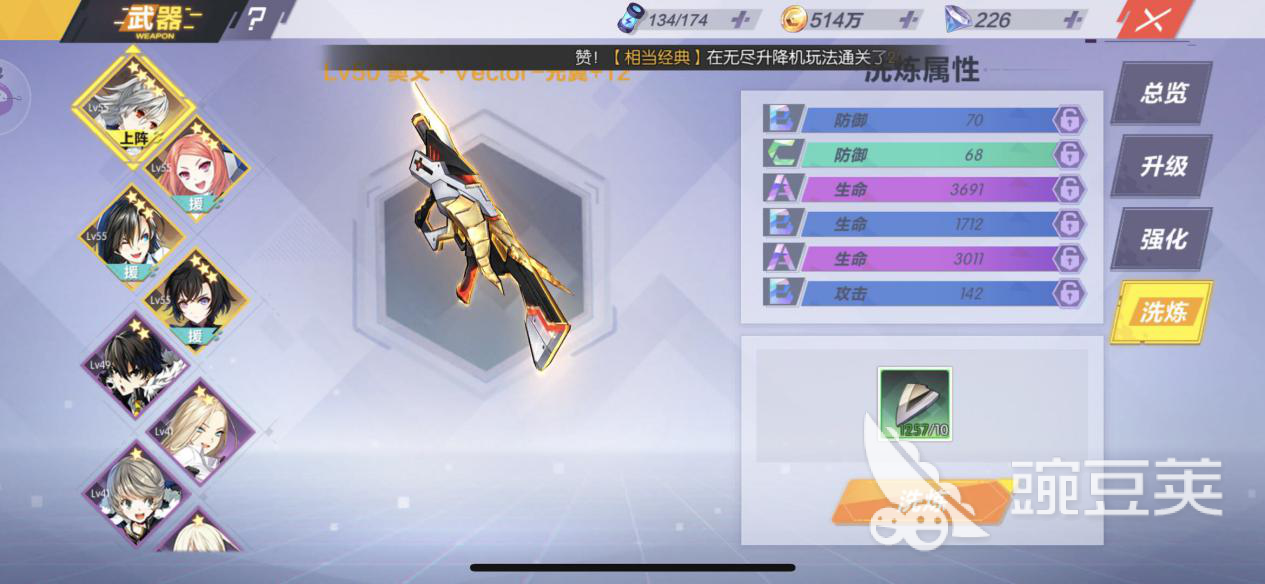1265x584 pixels.
Task: Click the orange 洗炼 refine button
Action: (921, 502)
